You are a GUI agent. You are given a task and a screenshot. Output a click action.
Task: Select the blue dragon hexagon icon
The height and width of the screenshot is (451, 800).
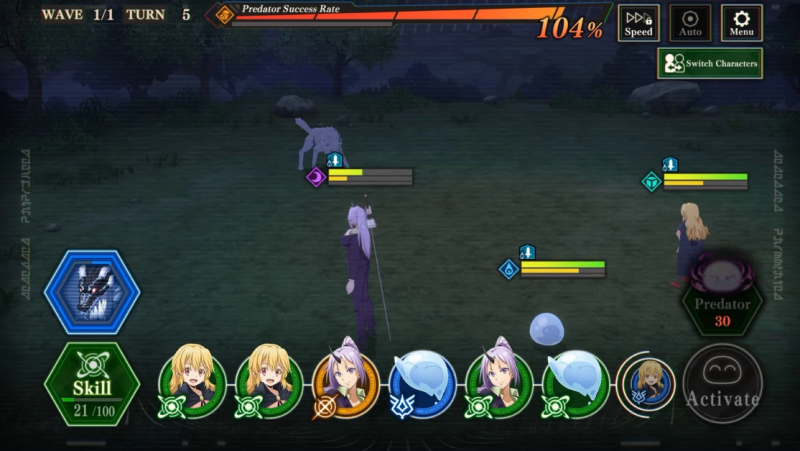[92, 292]
